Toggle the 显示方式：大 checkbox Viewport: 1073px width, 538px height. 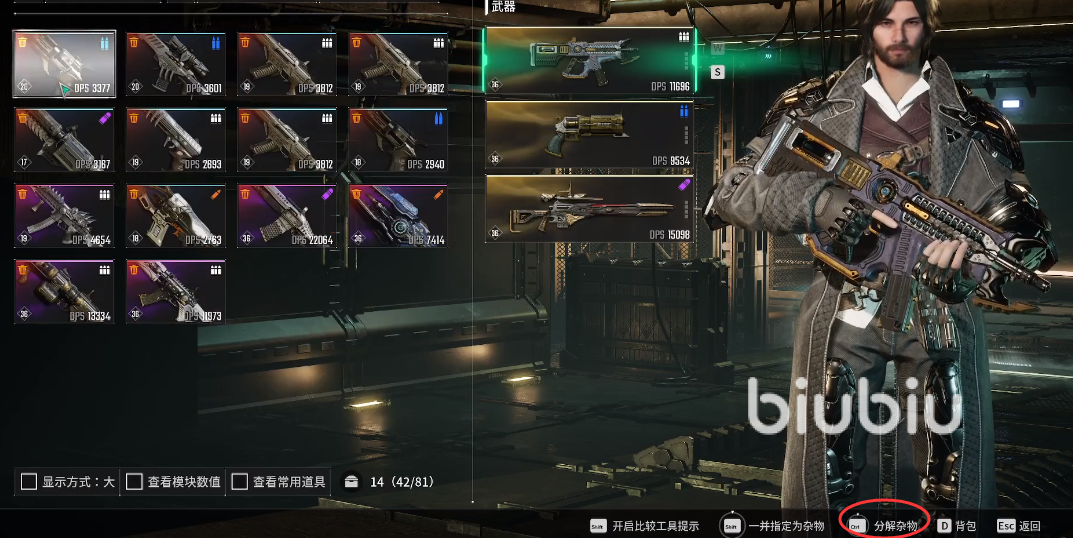[x=29, y=482]
